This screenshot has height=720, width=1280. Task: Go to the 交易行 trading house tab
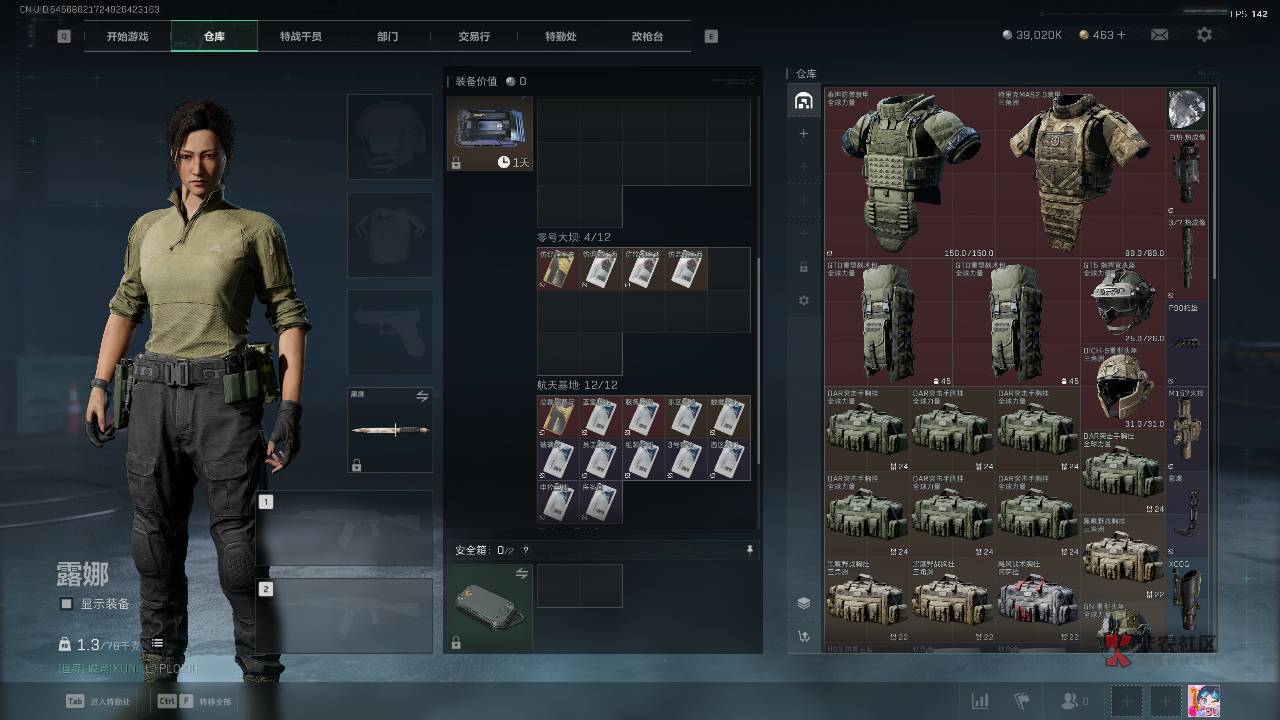(x=474, y=36)
